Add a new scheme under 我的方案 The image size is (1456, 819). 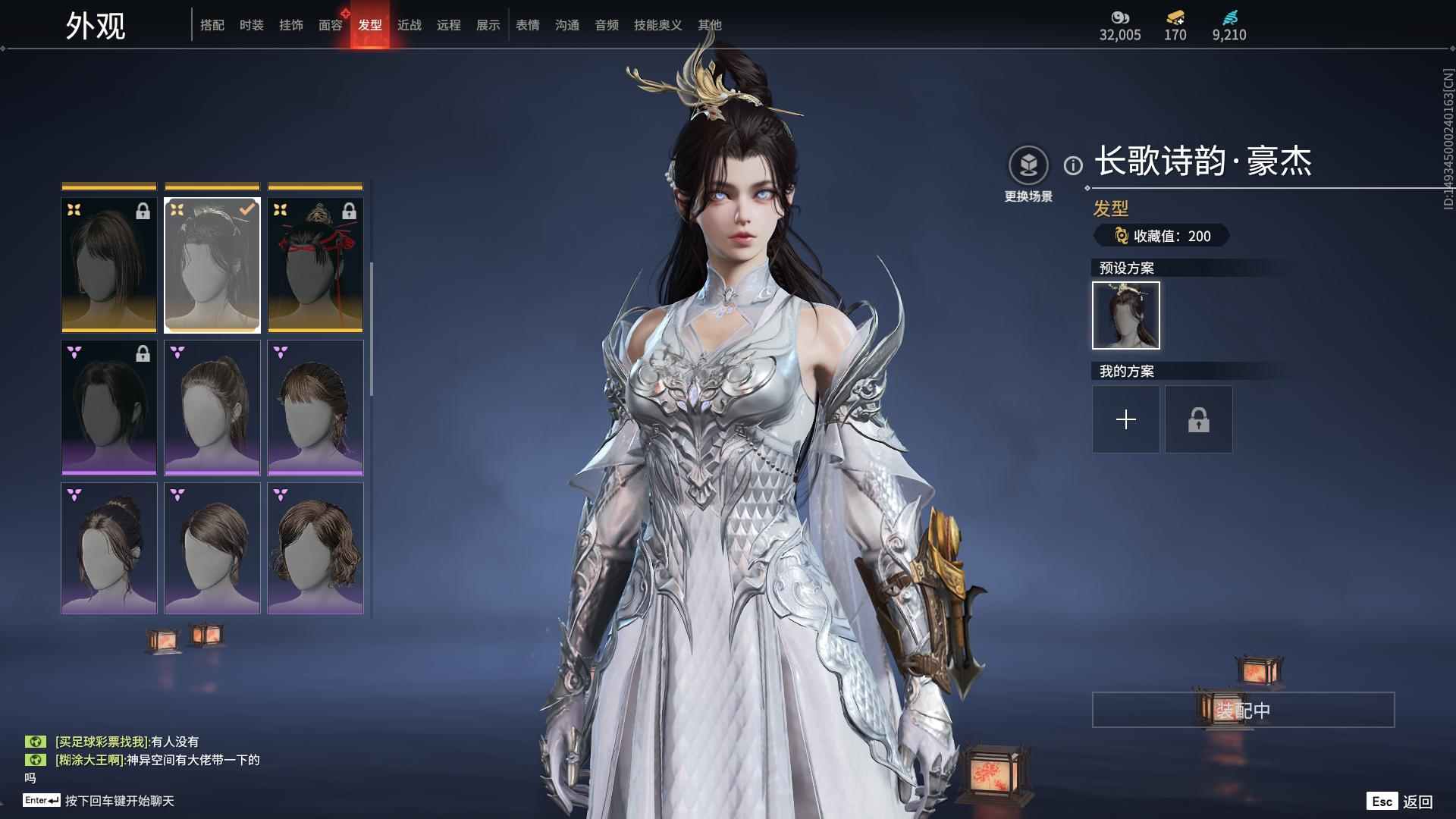pos(1125,419)
